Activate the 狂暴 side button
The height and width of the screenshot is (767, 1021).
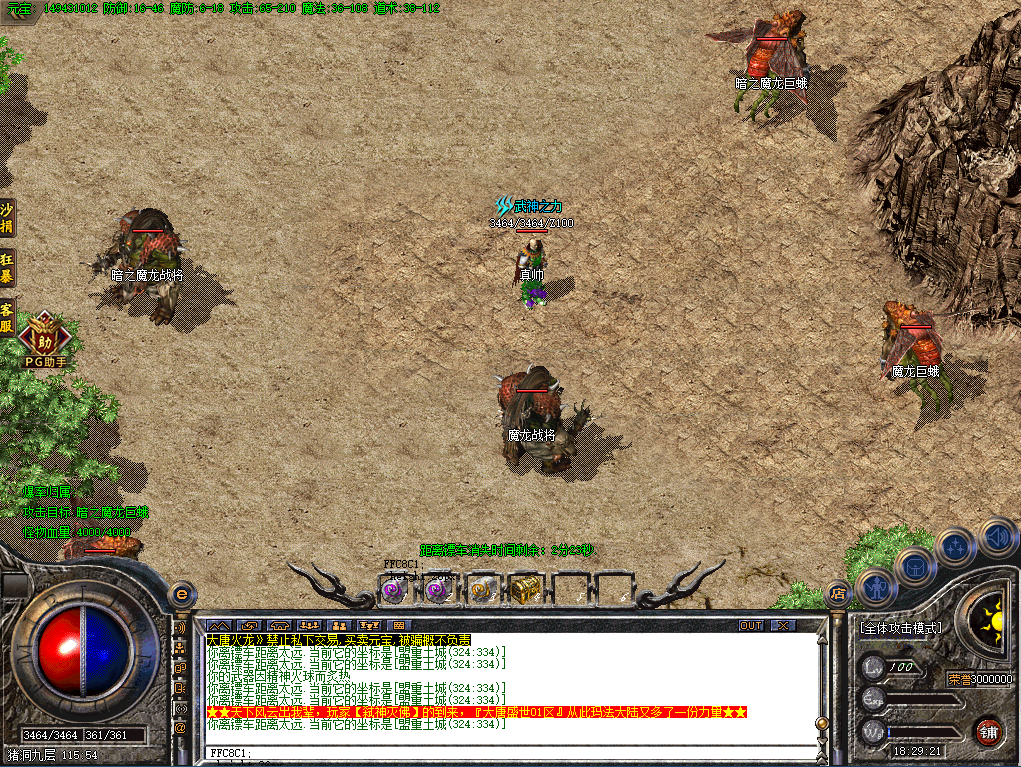tap(7, 266)
